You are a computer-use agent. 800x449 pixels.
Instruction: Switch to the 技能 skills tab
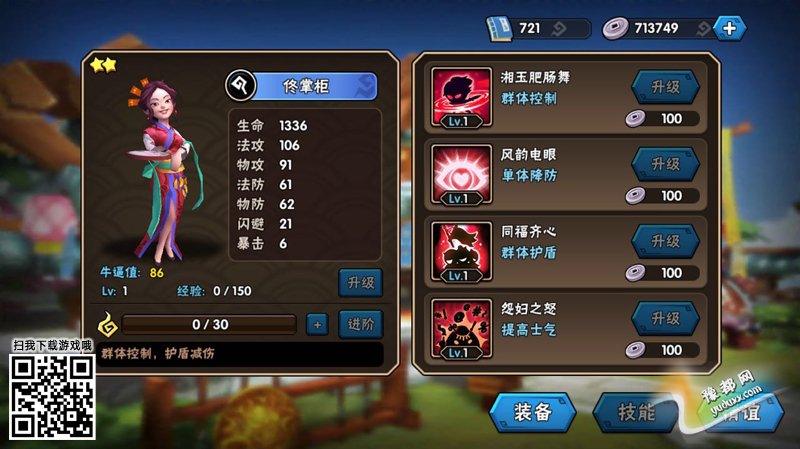(636, 411)
